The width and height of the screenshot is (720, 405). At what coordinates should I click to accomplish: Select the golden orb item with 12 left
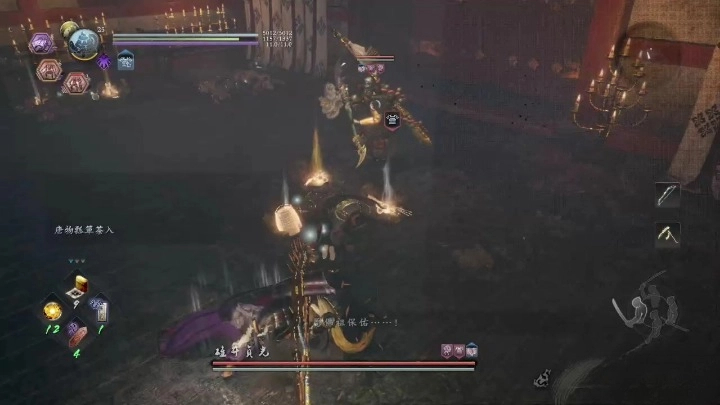pos(52,312)
